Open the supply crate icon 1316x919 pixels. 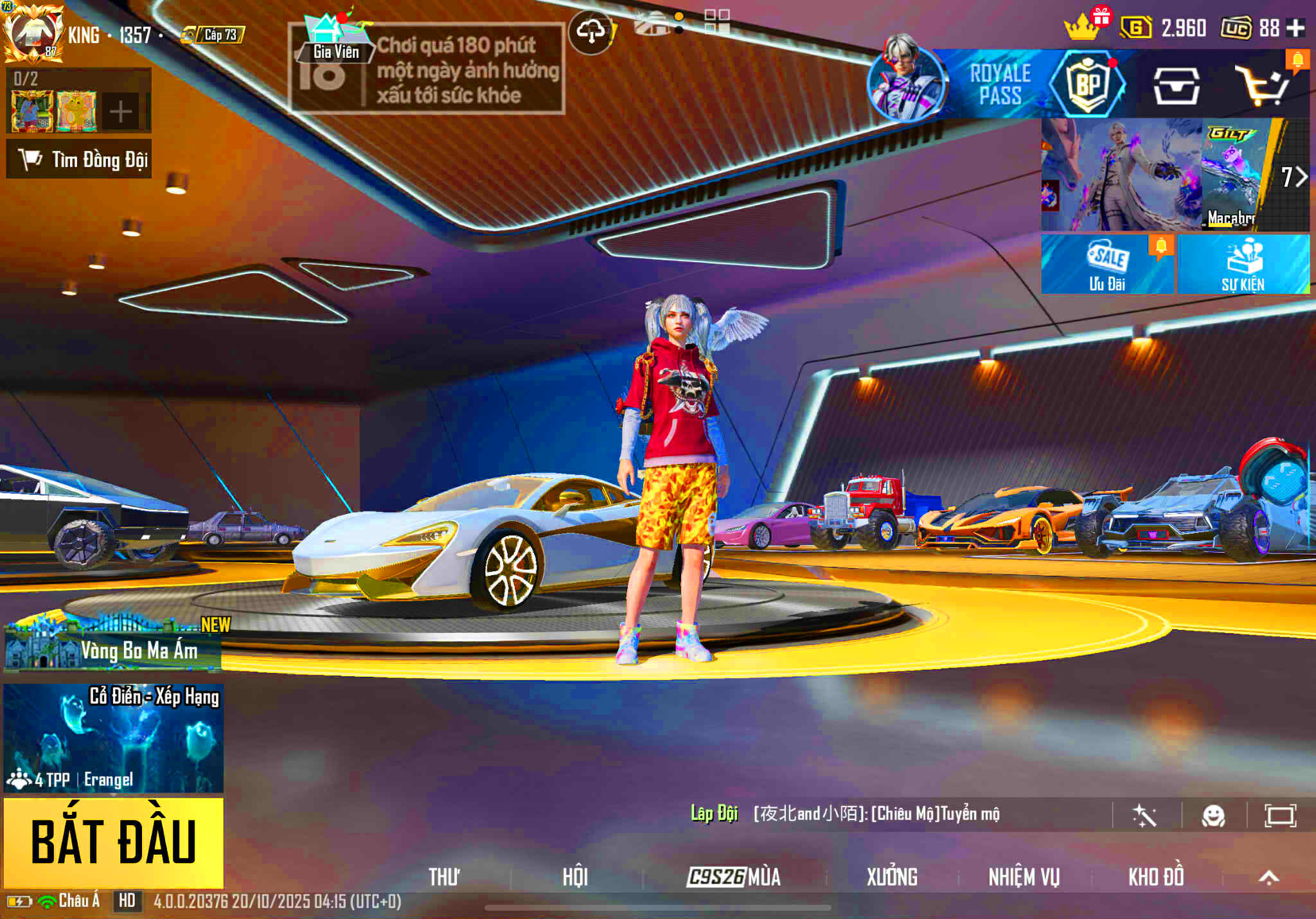pyautogui.click(x=1176, y=86)
